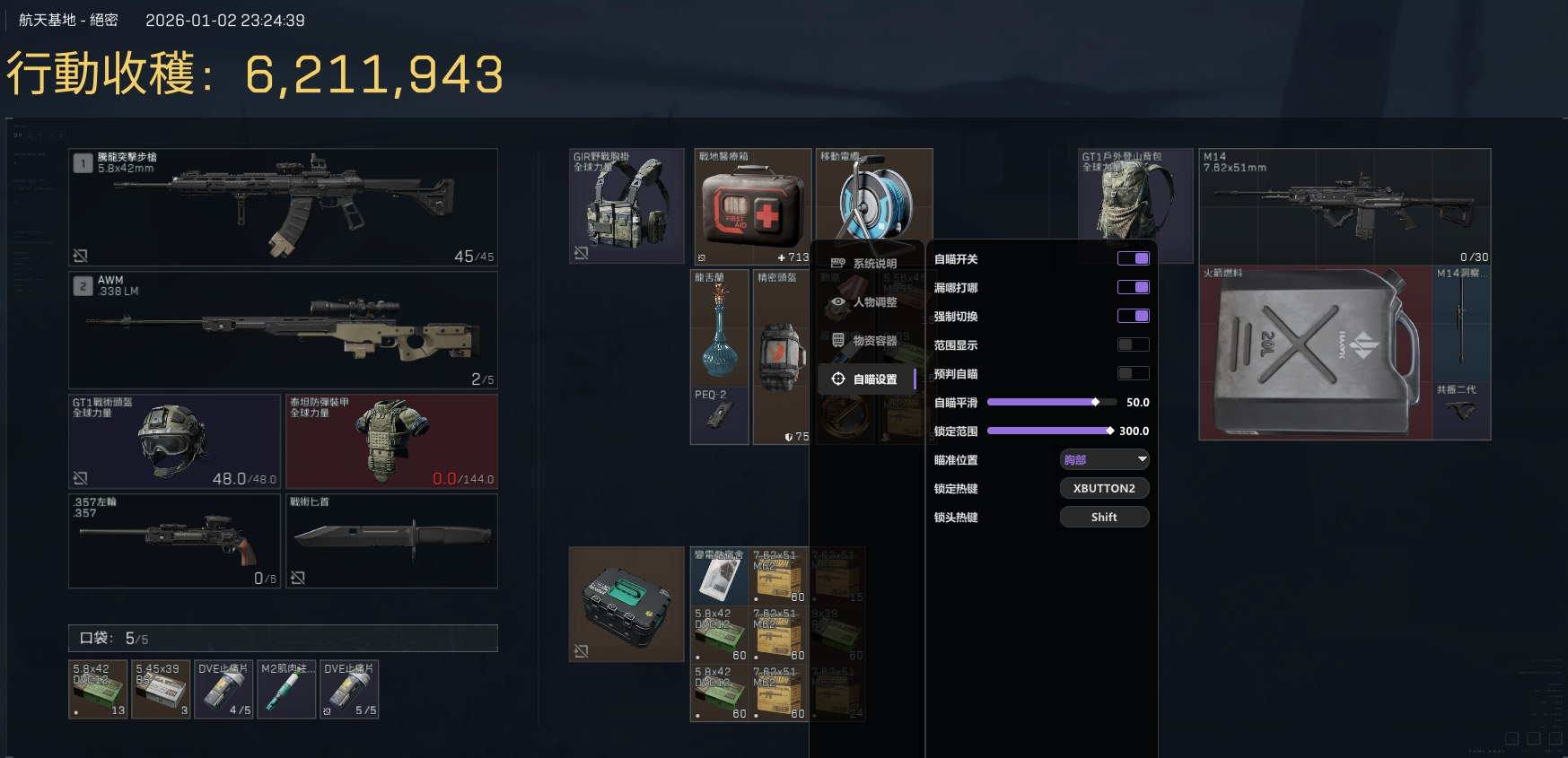
Task: Open the 系统说明 tab in overlay menu
Action: coord(866,264)
